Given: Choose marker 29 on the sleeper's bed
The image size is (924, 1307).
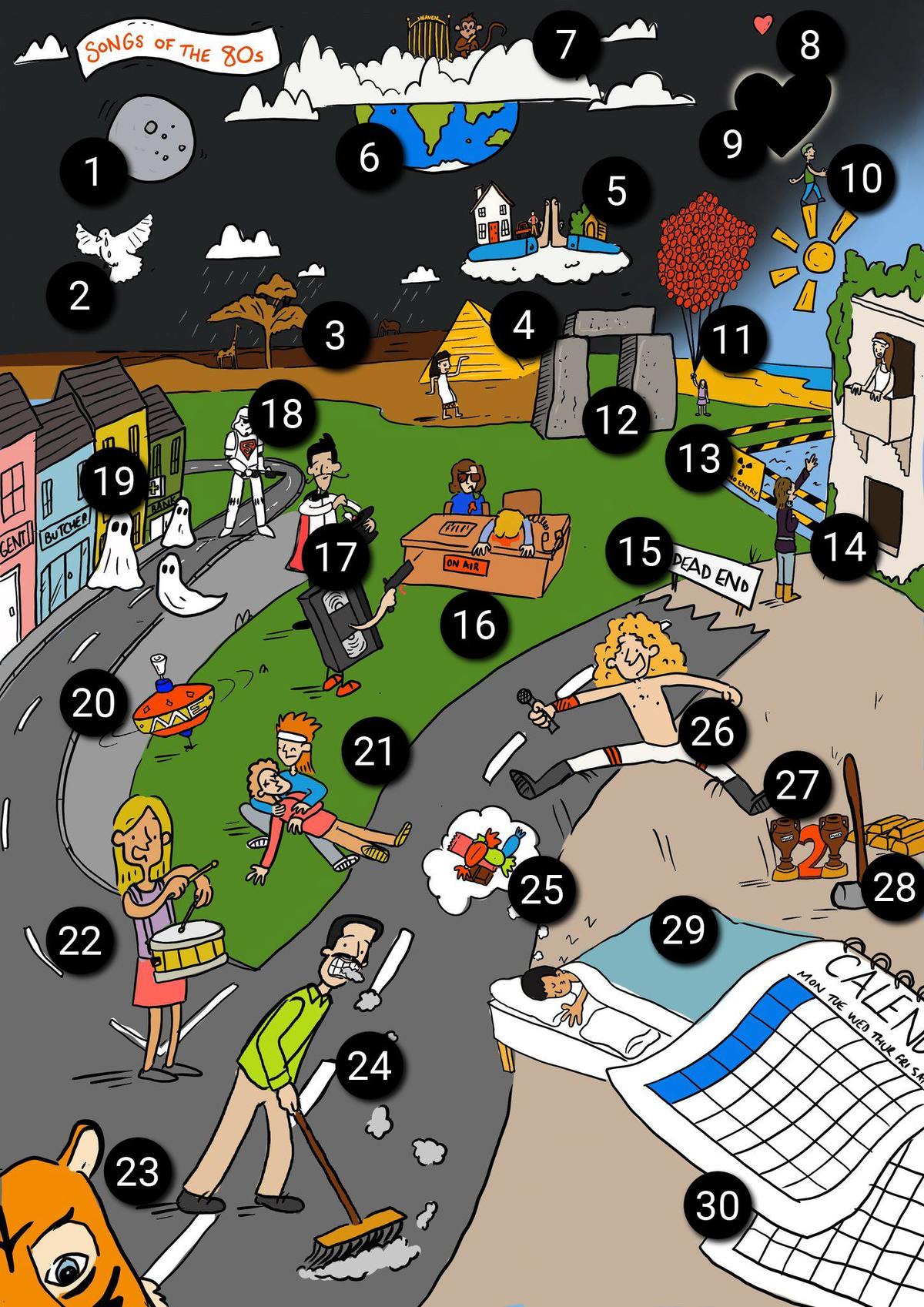Looking at the screenshot, I should 684,930.
